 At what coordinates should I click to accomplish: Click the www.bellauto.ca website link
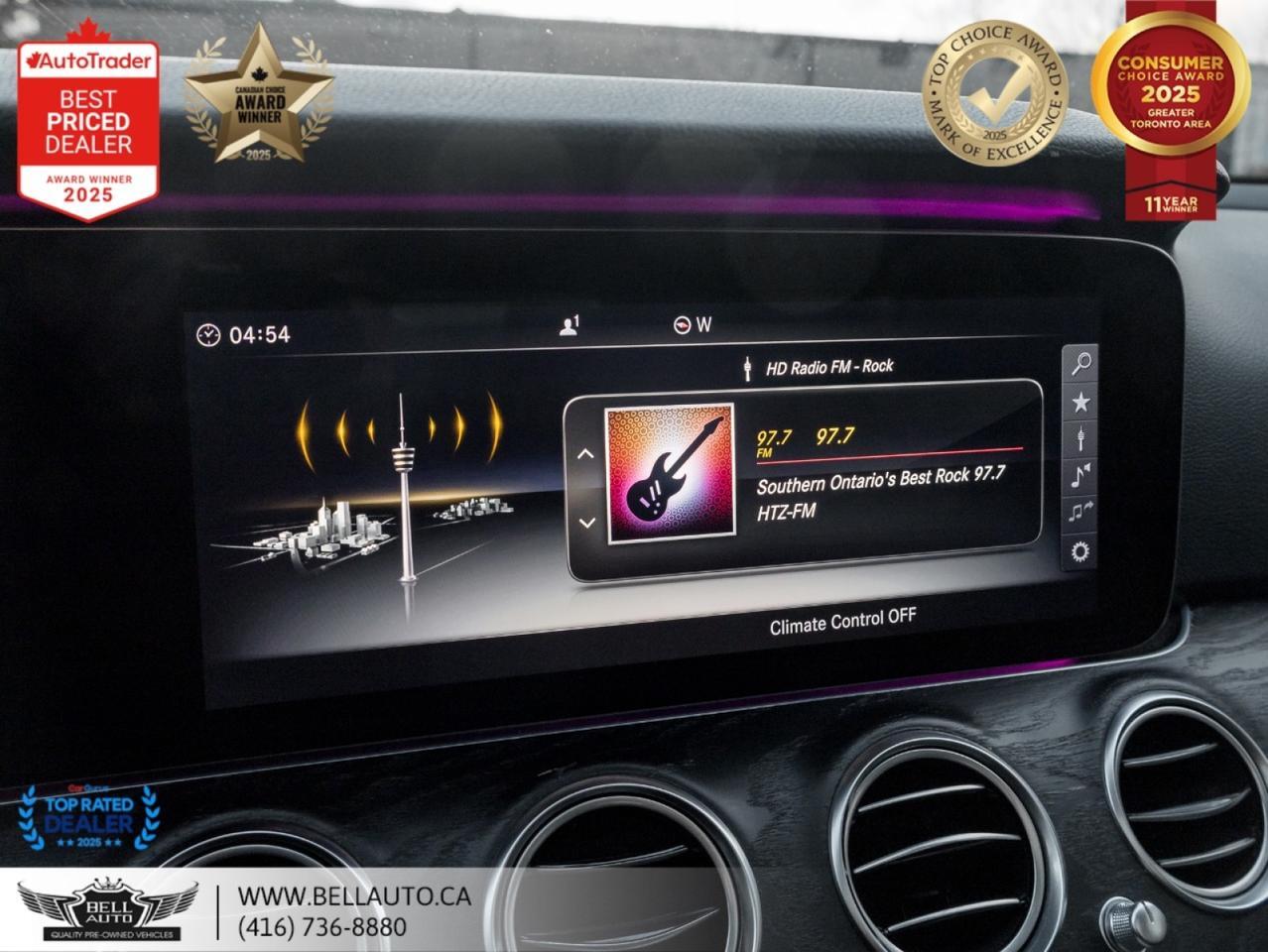click(x=354, y=896)
